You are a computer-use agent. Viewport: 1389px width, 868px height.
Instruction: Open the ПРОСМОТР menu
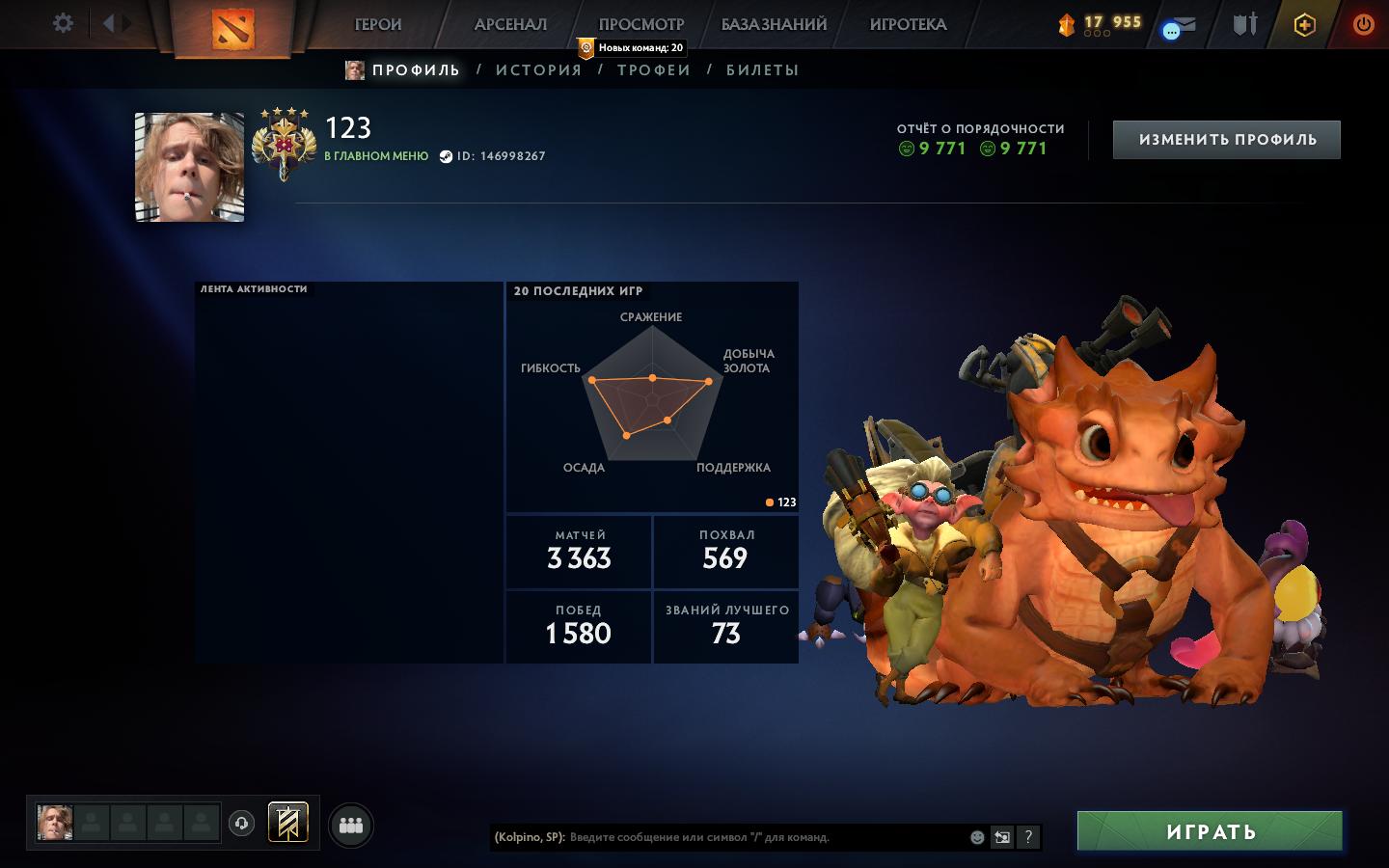point(641,24)
